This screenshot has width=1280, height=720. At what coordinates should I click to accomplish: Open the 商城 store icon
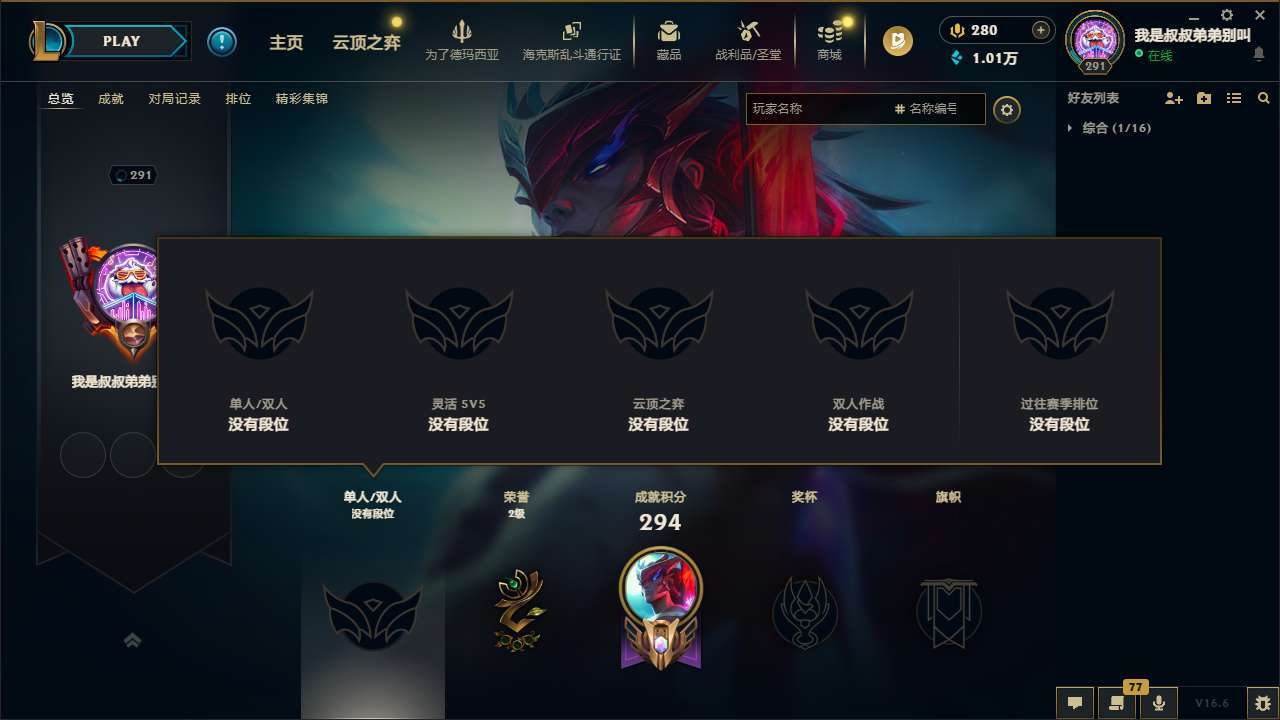pyautogui.click(x=829, y=40)
